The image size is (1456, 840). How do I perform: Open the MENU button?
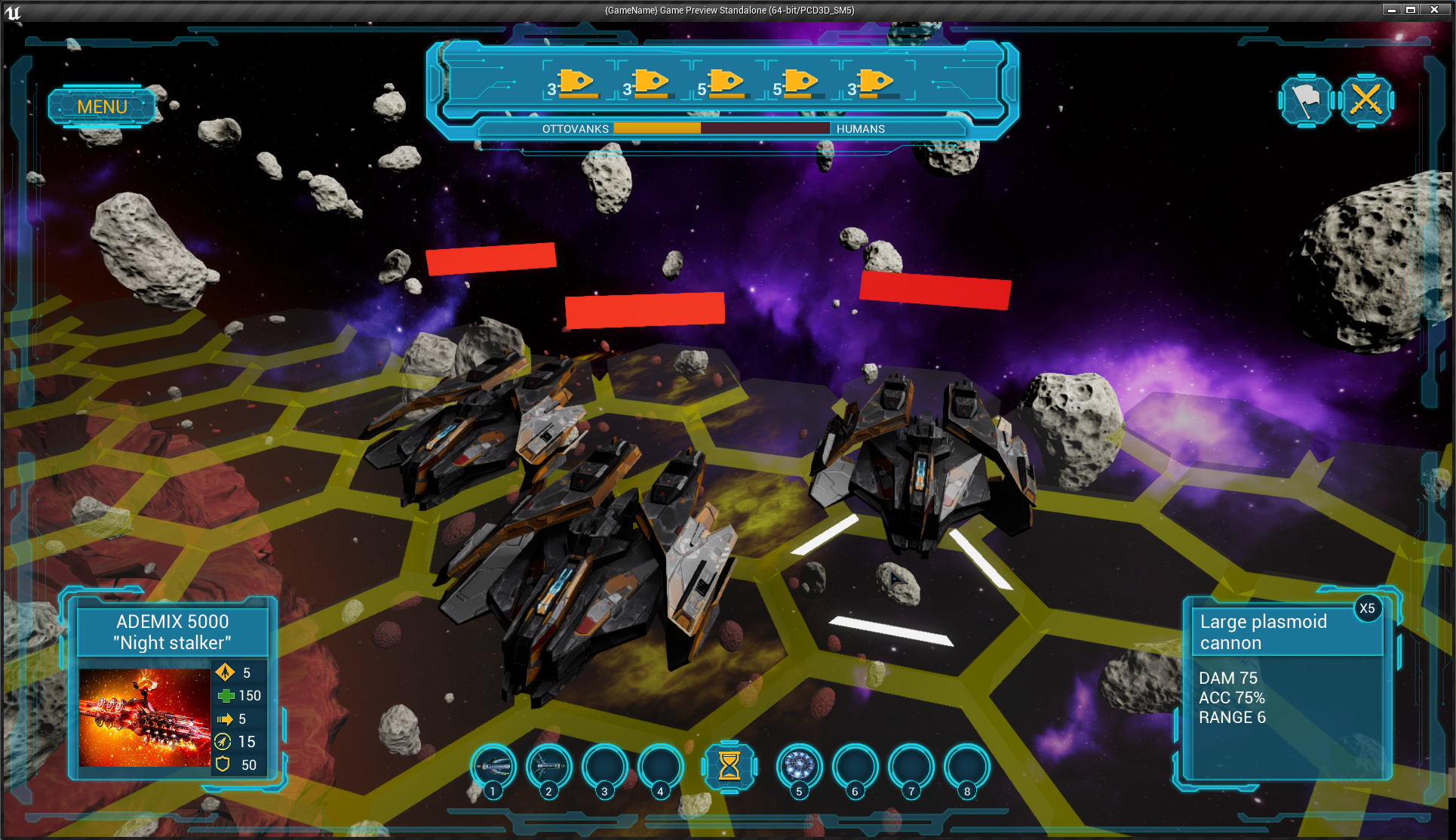pyautogui.click(x=102, y=106)
